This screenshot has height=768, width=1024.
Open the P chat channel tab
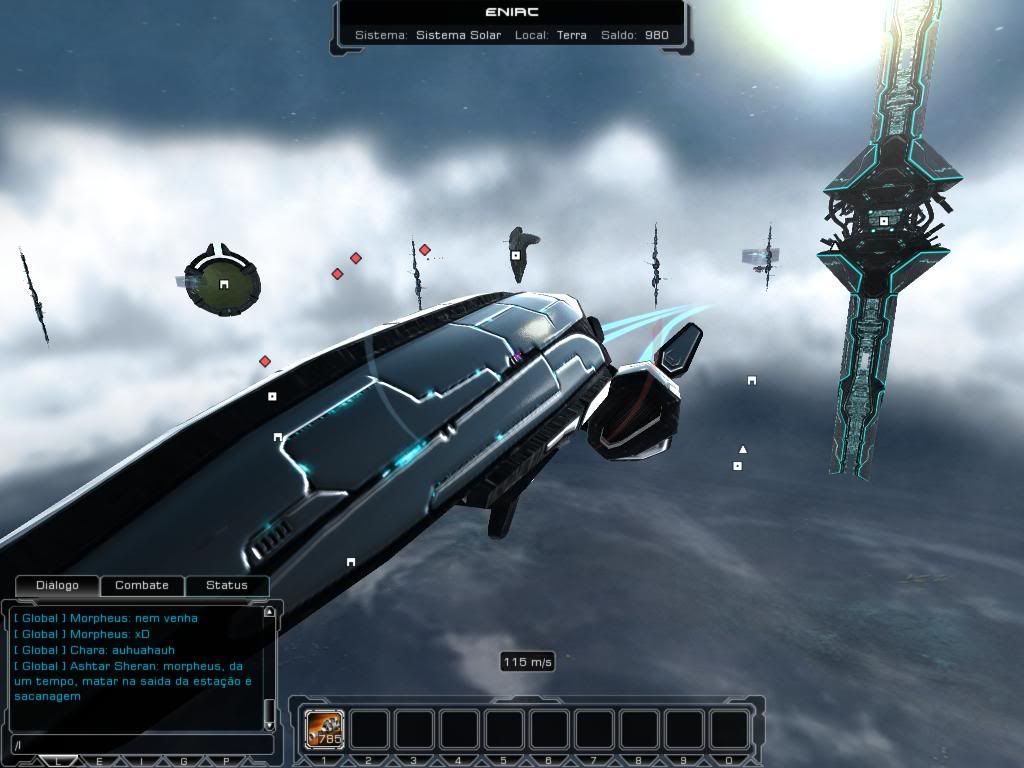coord(225,761)
